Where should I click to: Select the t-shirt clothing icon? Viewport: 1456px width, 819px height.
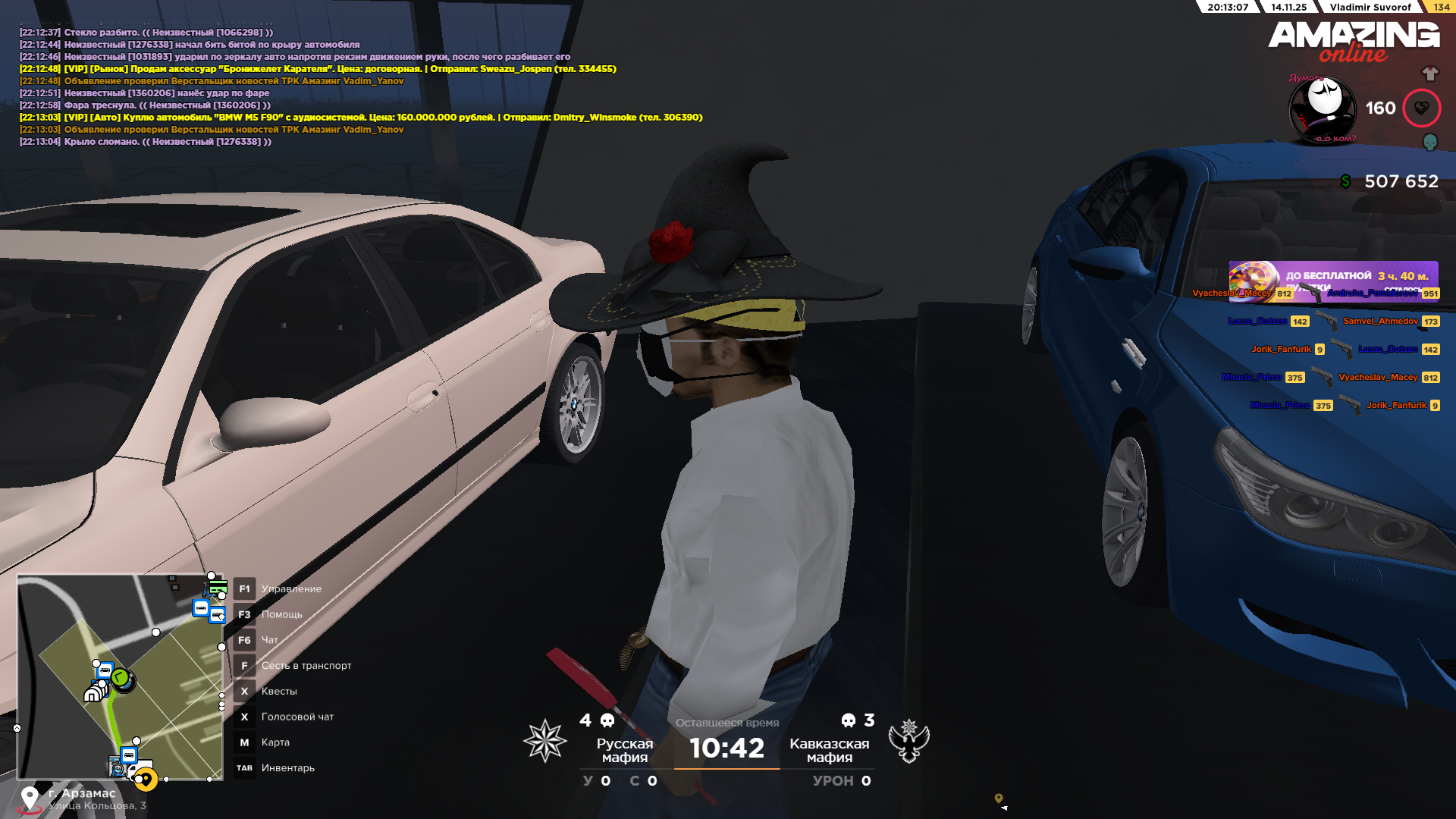(x=1429, y=74)
